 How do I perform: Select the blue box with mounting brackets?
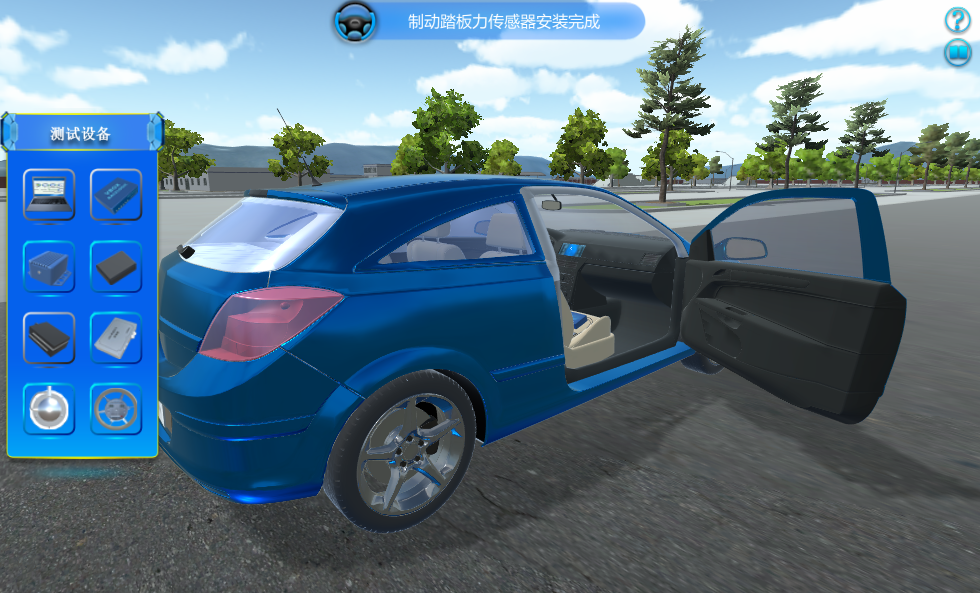coord(49,266)
